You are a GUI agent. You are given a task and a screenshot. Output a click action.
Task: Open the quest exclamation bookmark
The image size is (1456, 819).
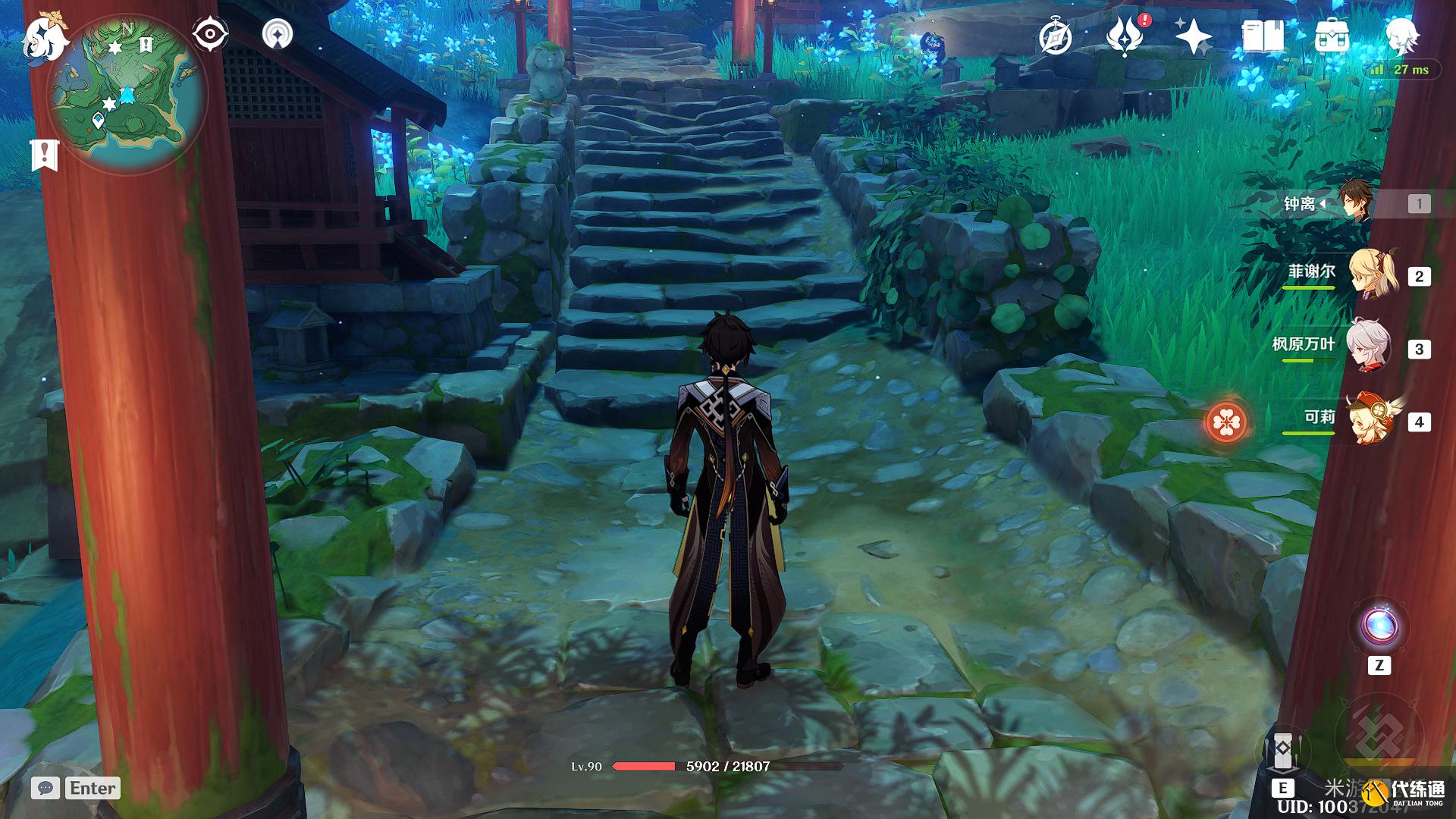coord(45,155)
